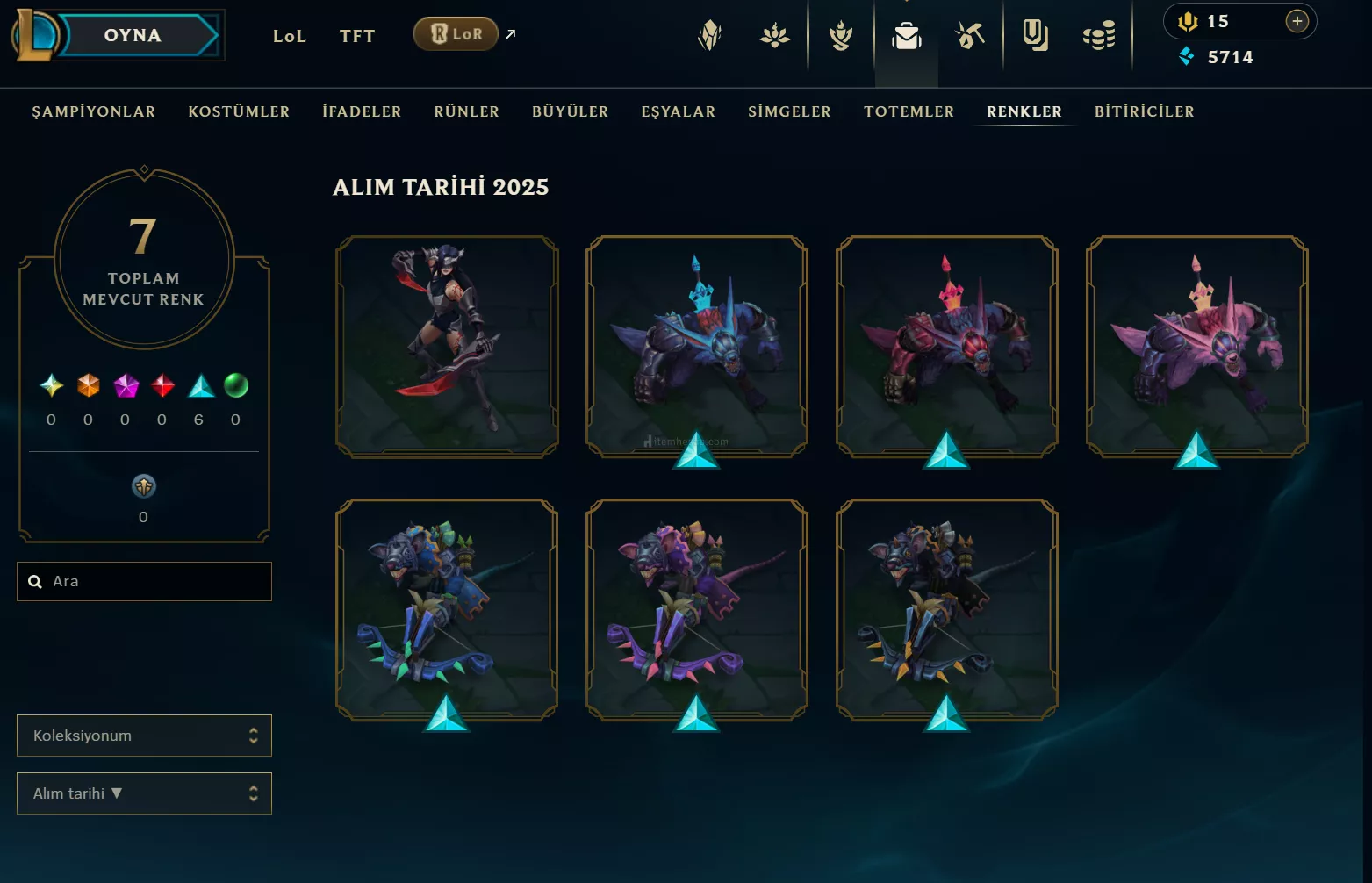Image resolution: width=1372 pixels, height=883 pixels.
Task: Open the crafting hammer icon
Action: (970, 36)
